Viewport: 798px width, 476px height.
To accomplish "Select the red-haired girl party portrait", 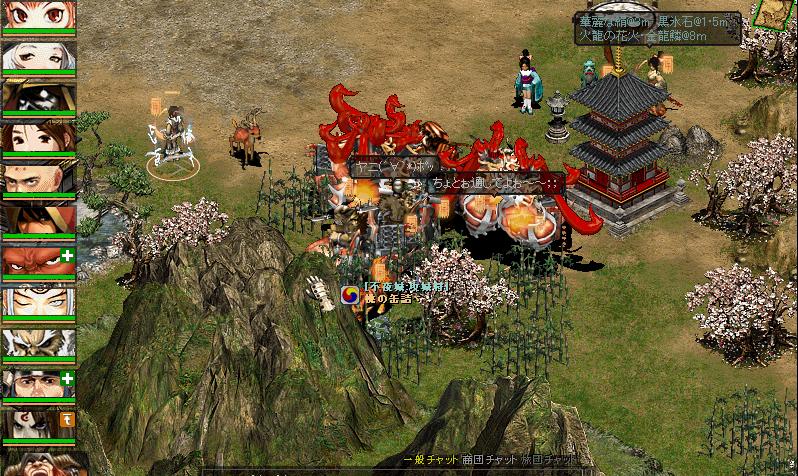I will click(38, 14).
